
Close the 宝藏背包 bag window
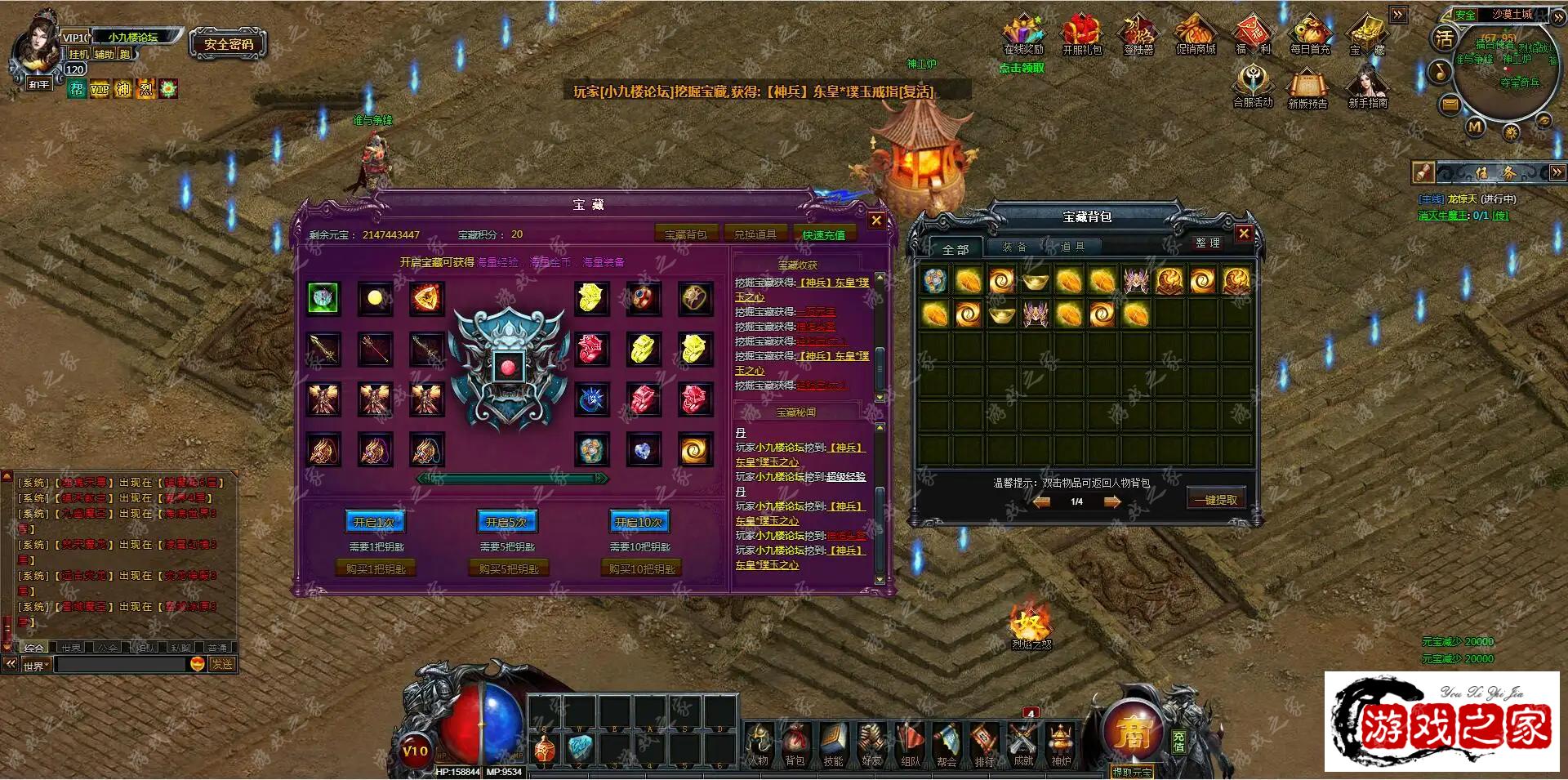pos(1244,234)
